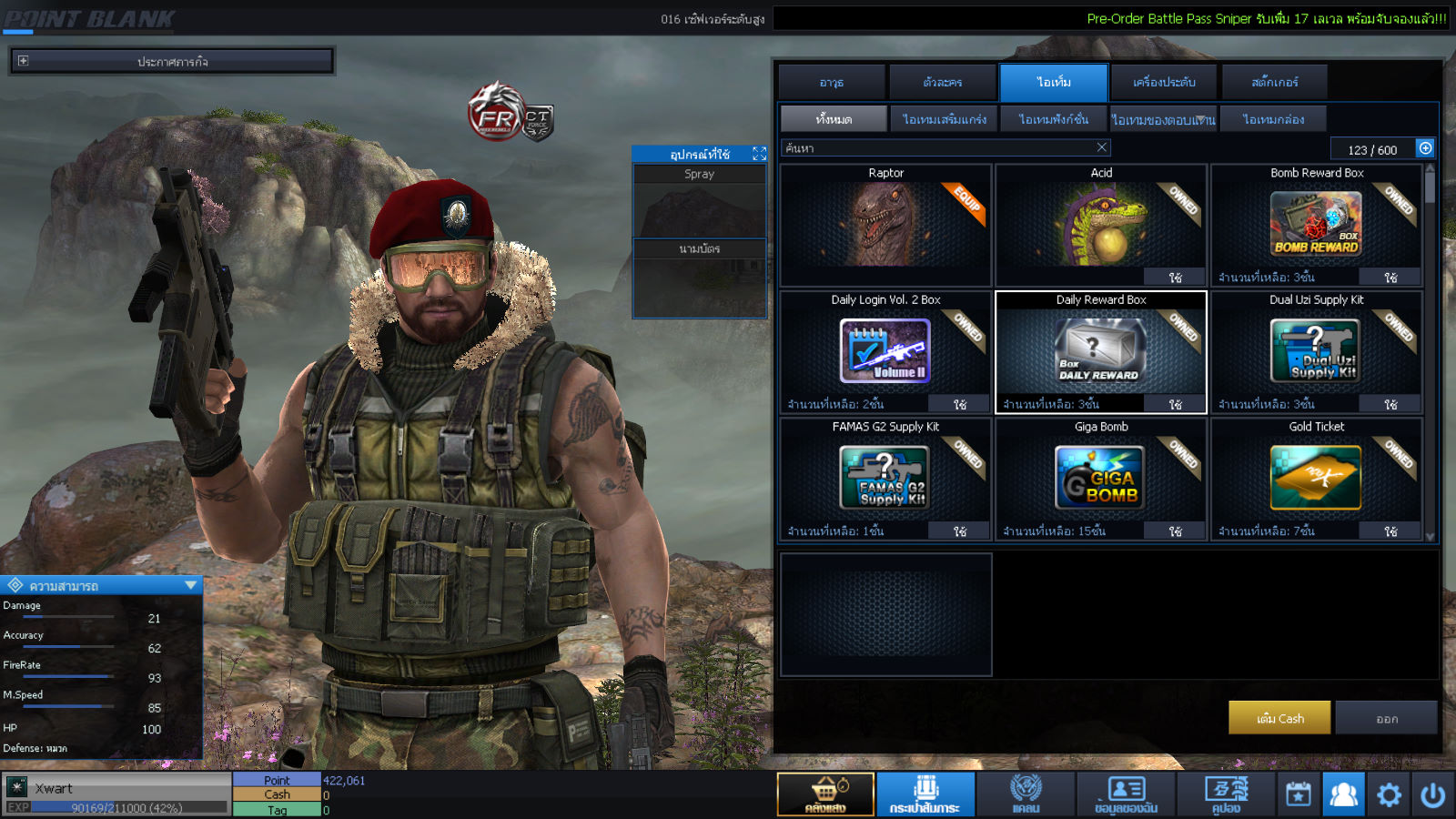Select the Gold Ticket item
This screenshot has width=1456, height=819.
[1316, 479]
